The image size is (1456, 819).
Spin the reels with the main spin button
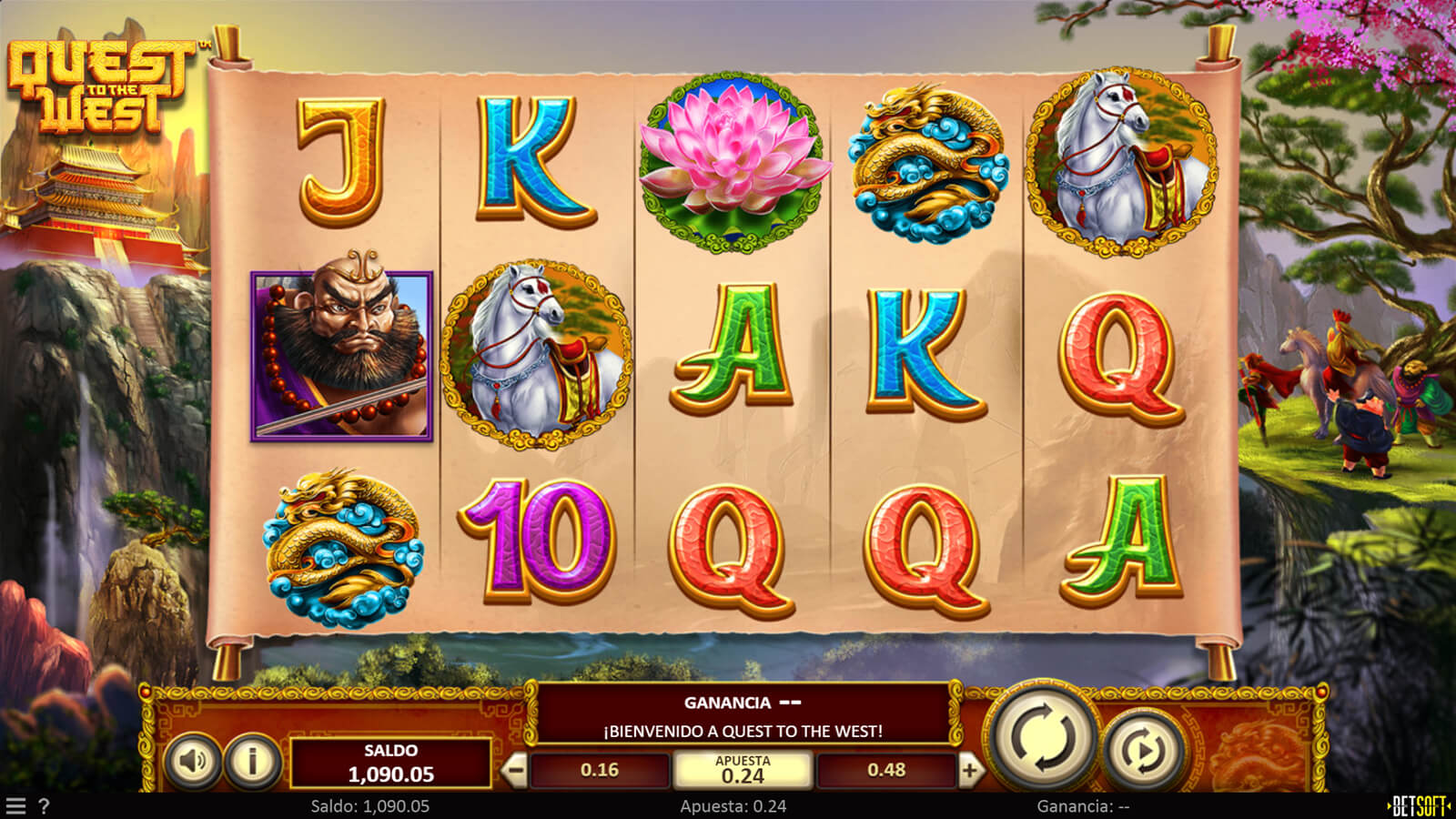(1043, 737)
